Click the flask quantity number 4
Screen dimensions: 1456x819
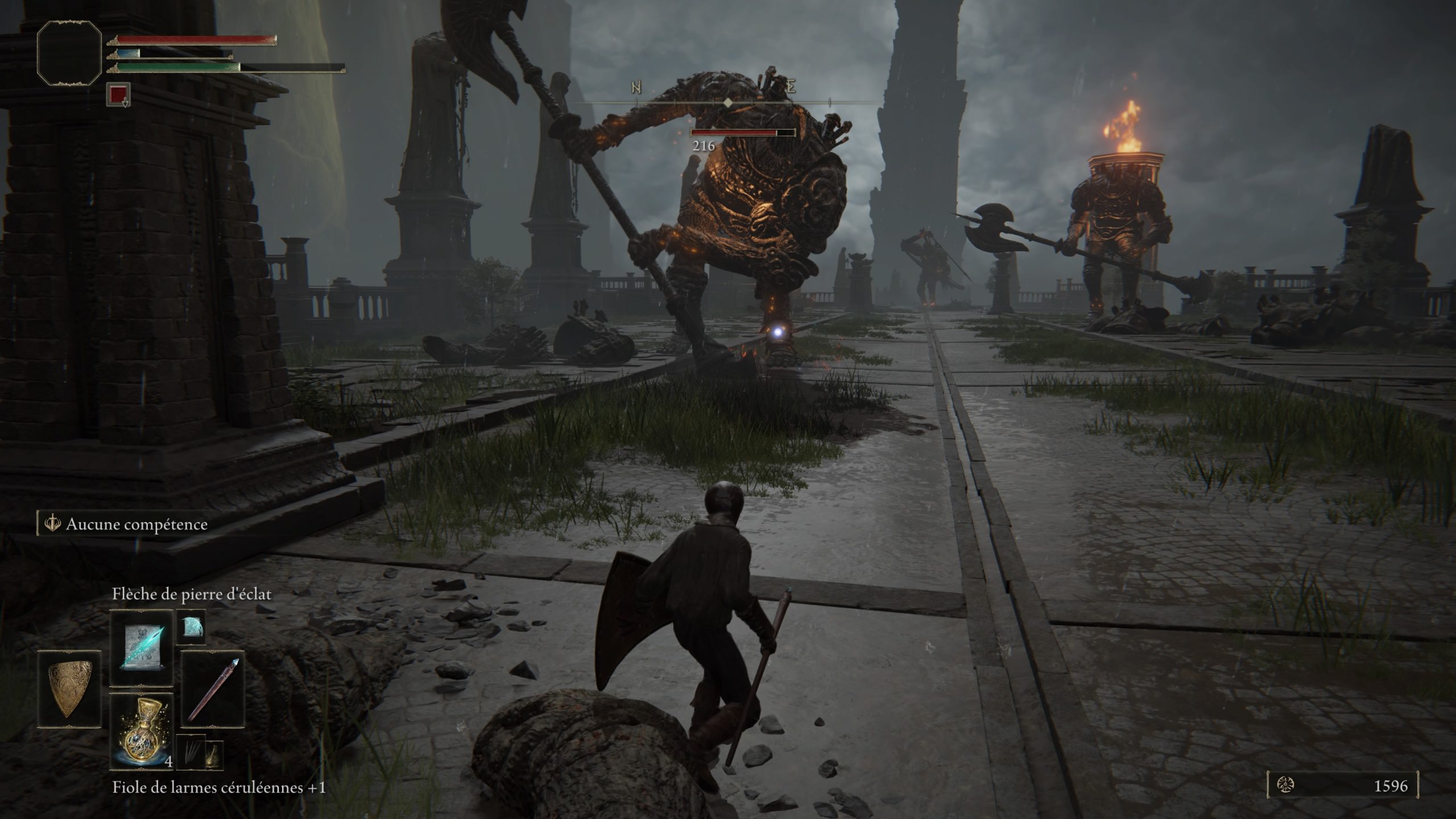click(x=168, y=762)
